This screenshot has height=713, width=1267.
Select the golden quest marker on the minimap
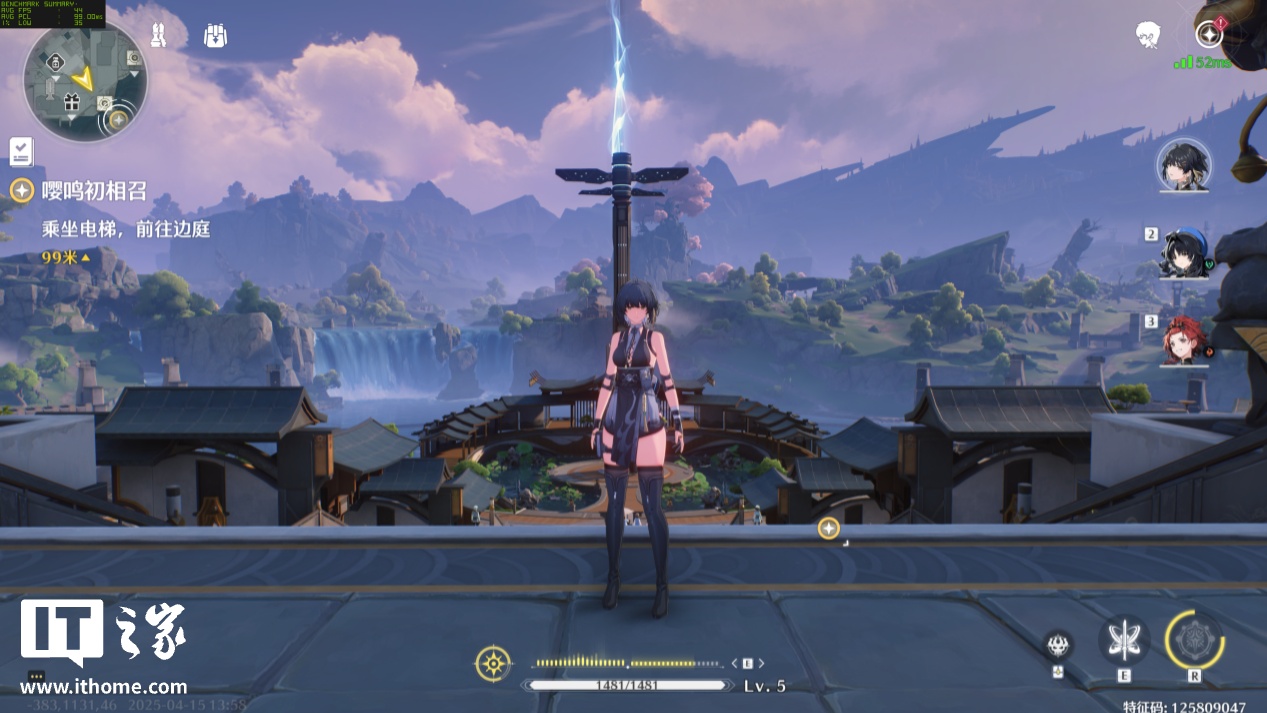[x=118, y=120]
